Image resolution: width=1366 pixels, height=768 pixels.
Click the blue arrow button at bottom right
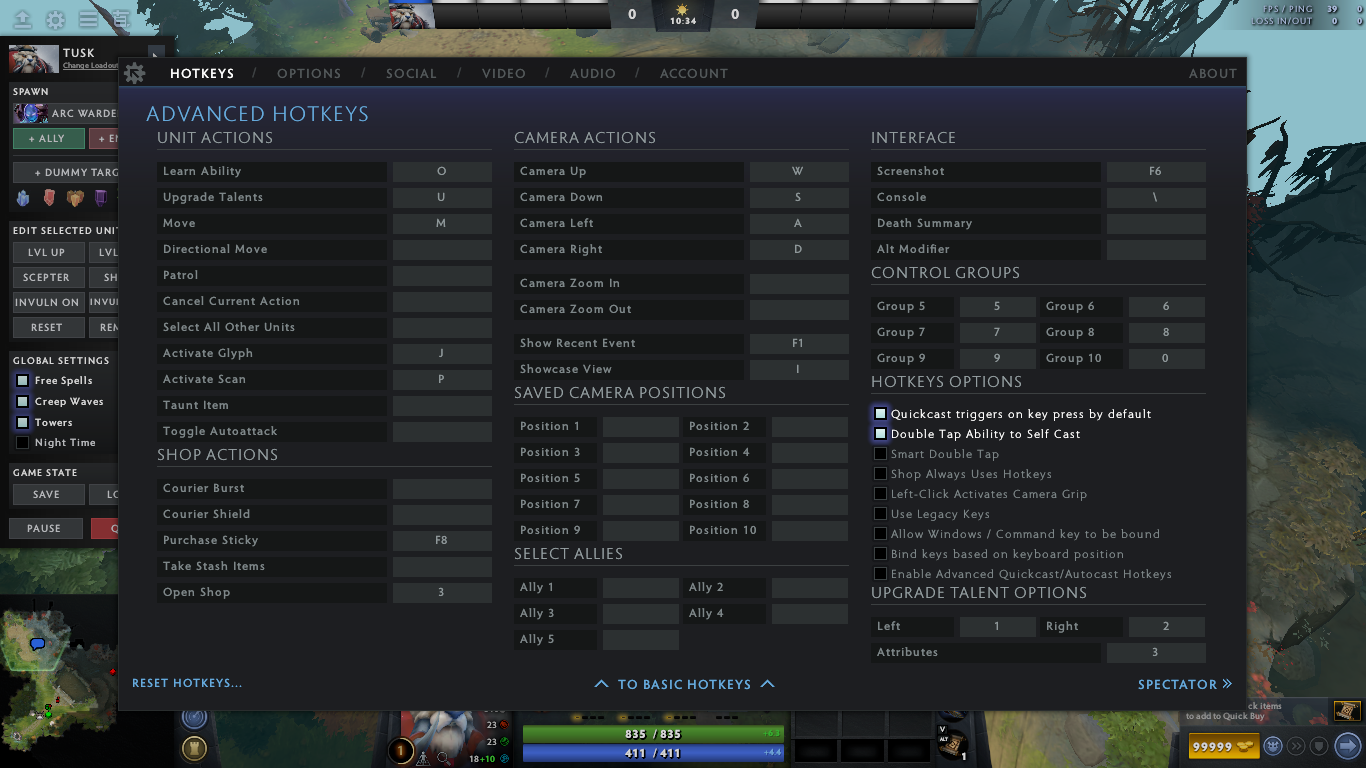(x=1346, y=746)
